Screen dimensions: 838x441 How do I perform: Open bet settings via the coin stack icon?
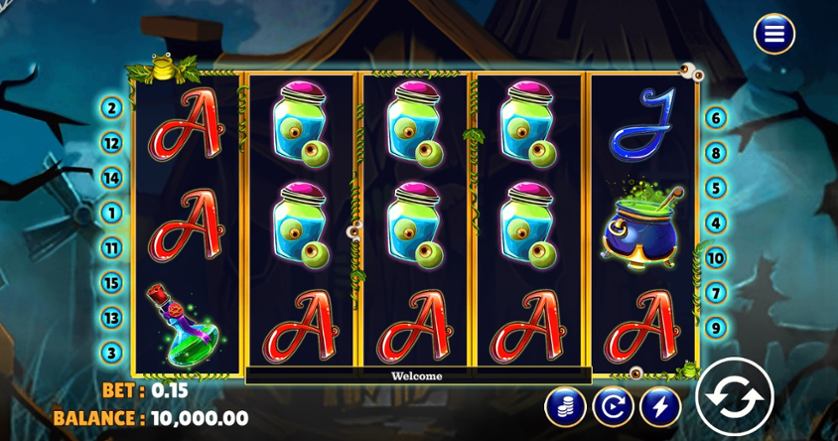click(565, 406)
